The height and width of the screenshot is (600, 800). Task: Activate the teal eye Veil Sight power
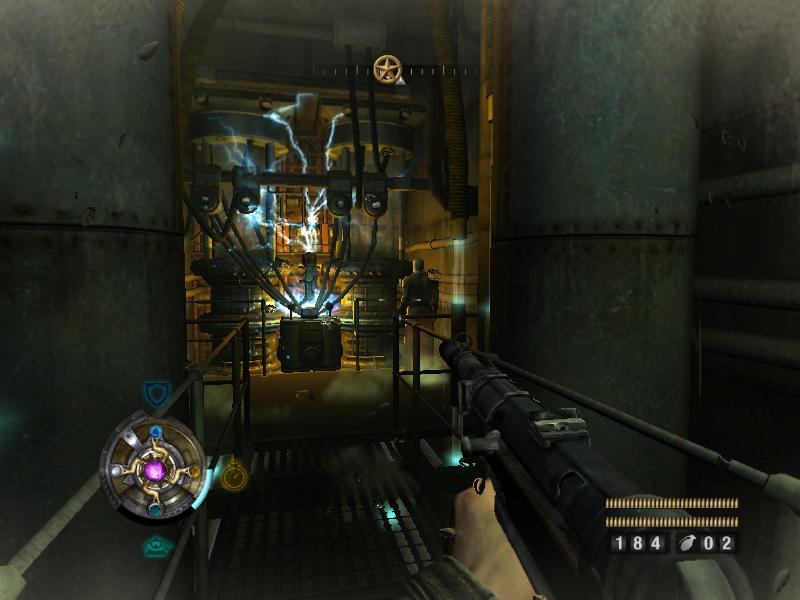tap(154, 547)
